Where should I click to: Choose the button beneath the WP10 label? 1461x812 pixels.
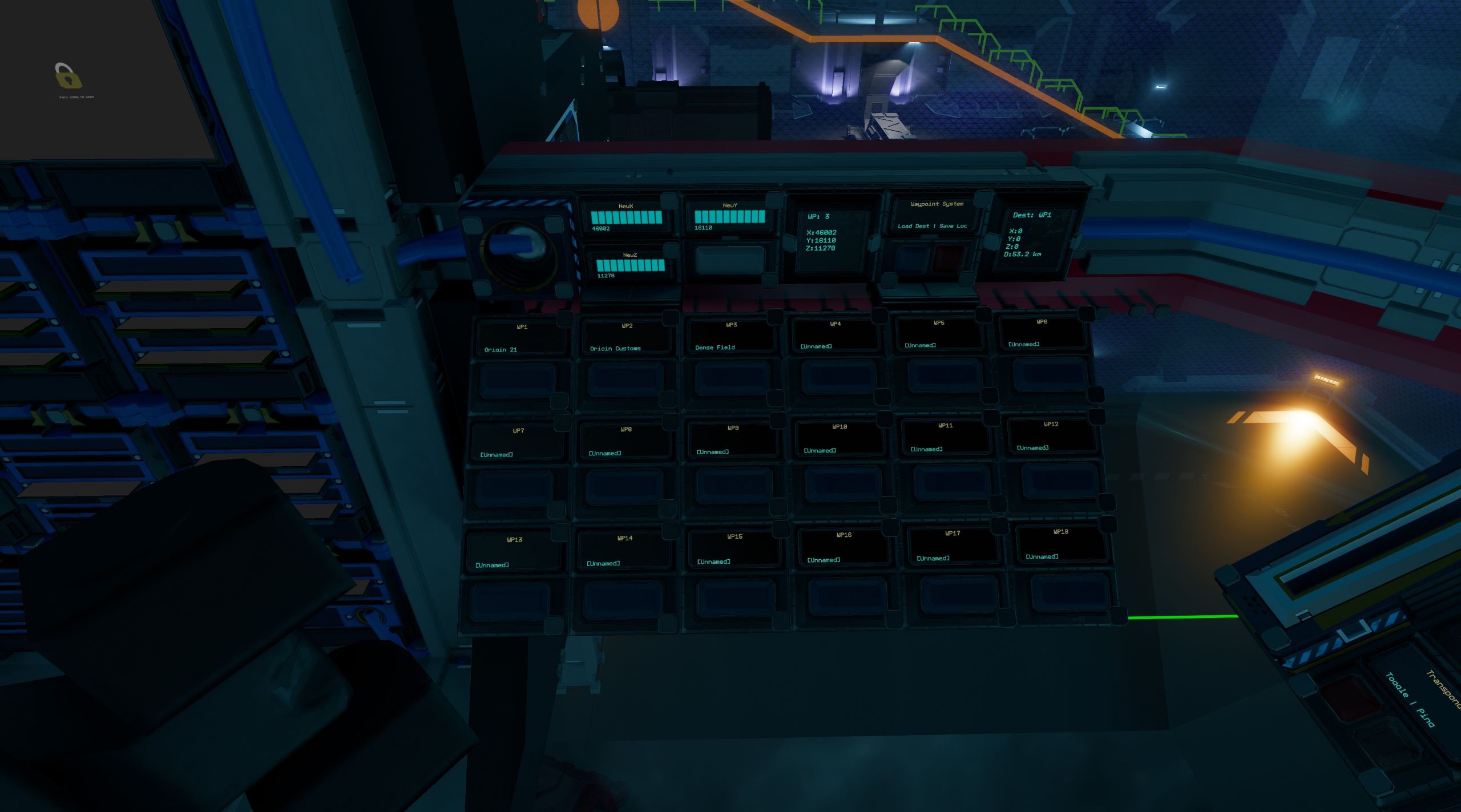pyautogui.click(x=841, y=484)
